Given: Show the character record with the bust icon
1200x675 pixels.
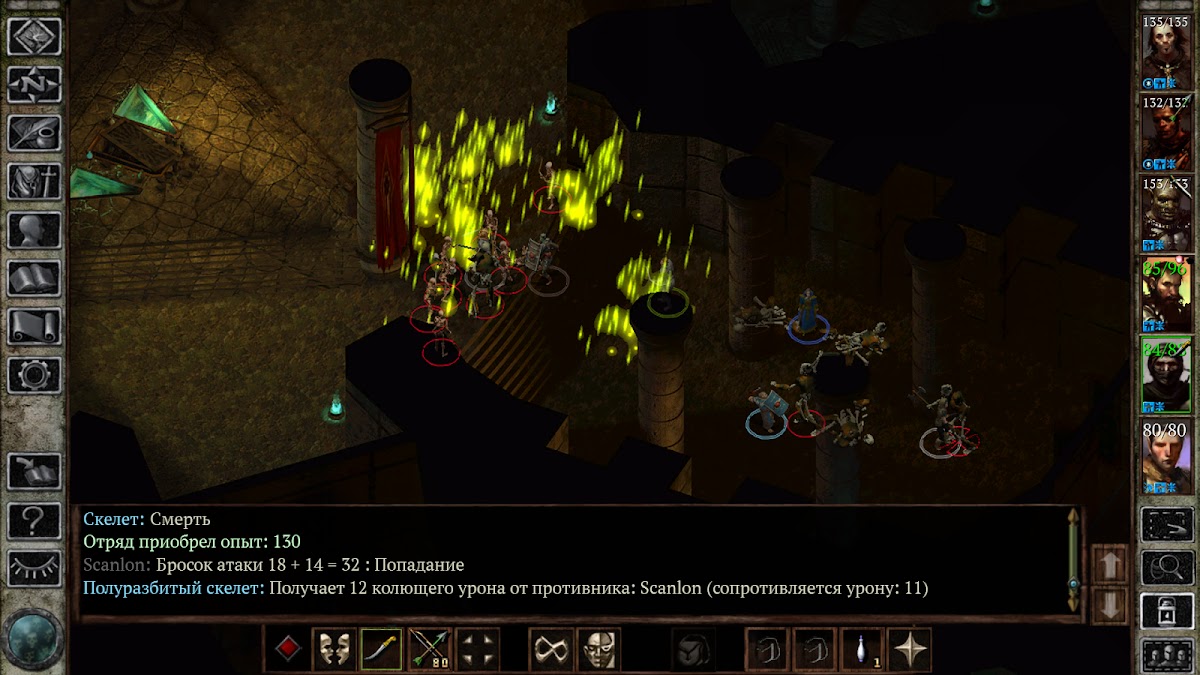Looking at the screenshot, I should click(34, 230).
